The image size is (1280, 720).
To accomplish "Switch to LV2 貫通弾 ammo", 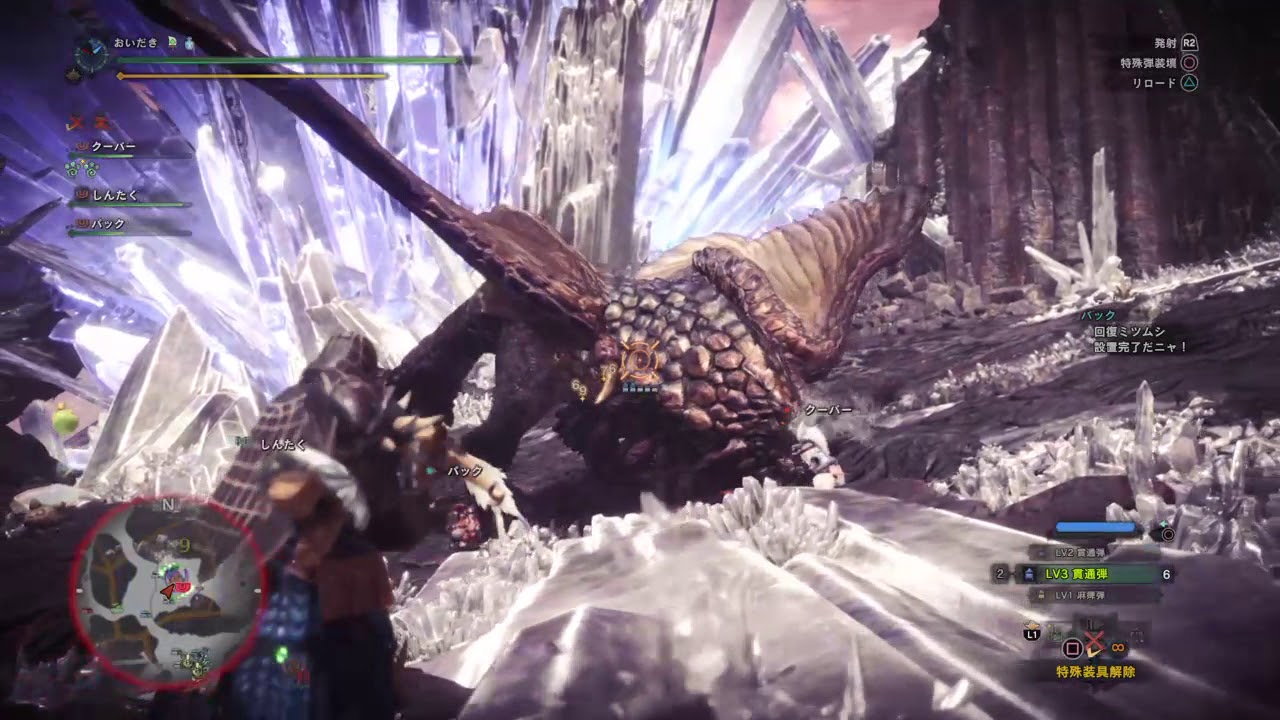I will tap(1083, 553).
